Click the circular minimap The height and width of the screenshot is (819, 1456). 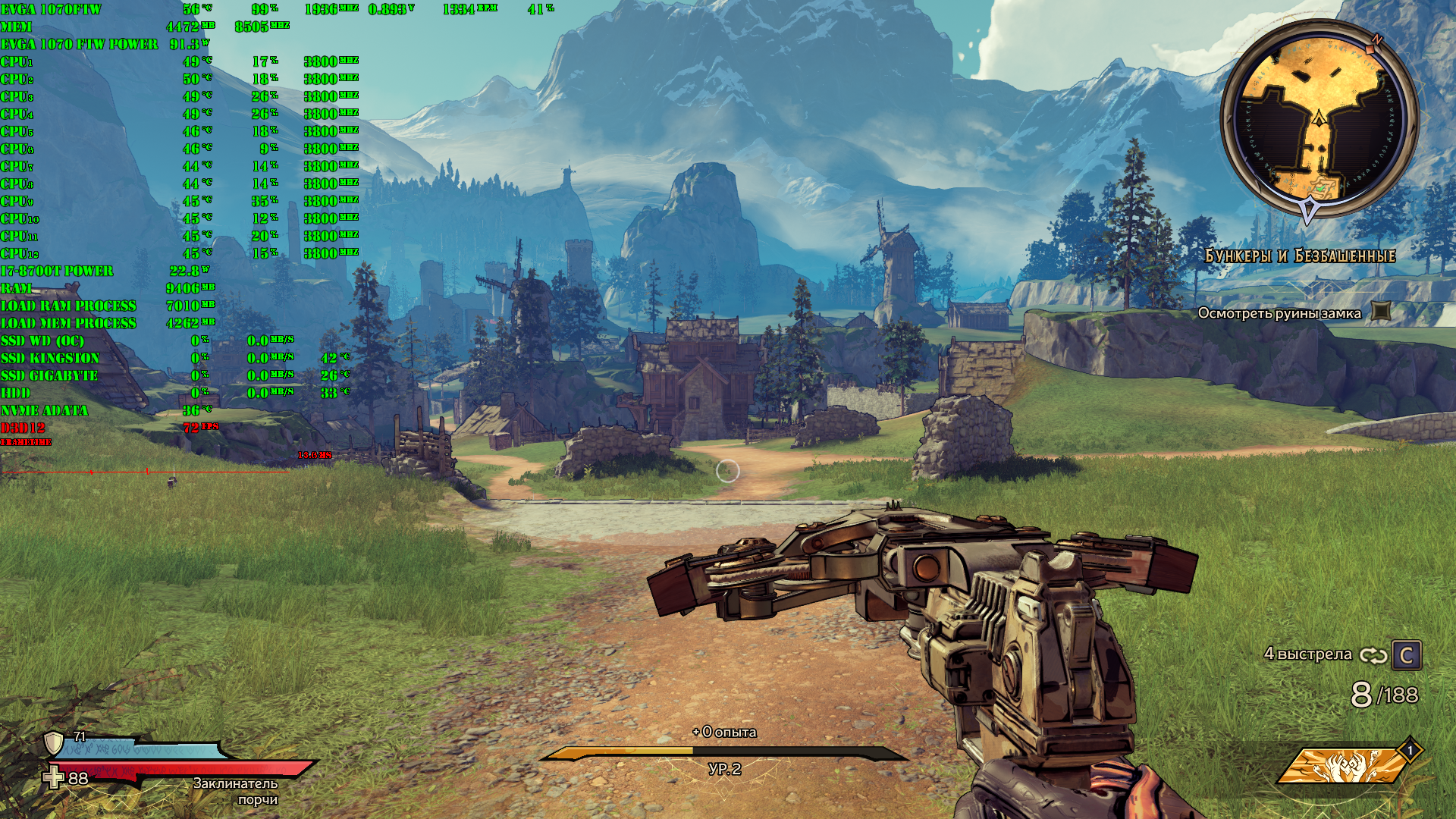pyautogui.click(x=1319, y=120)
